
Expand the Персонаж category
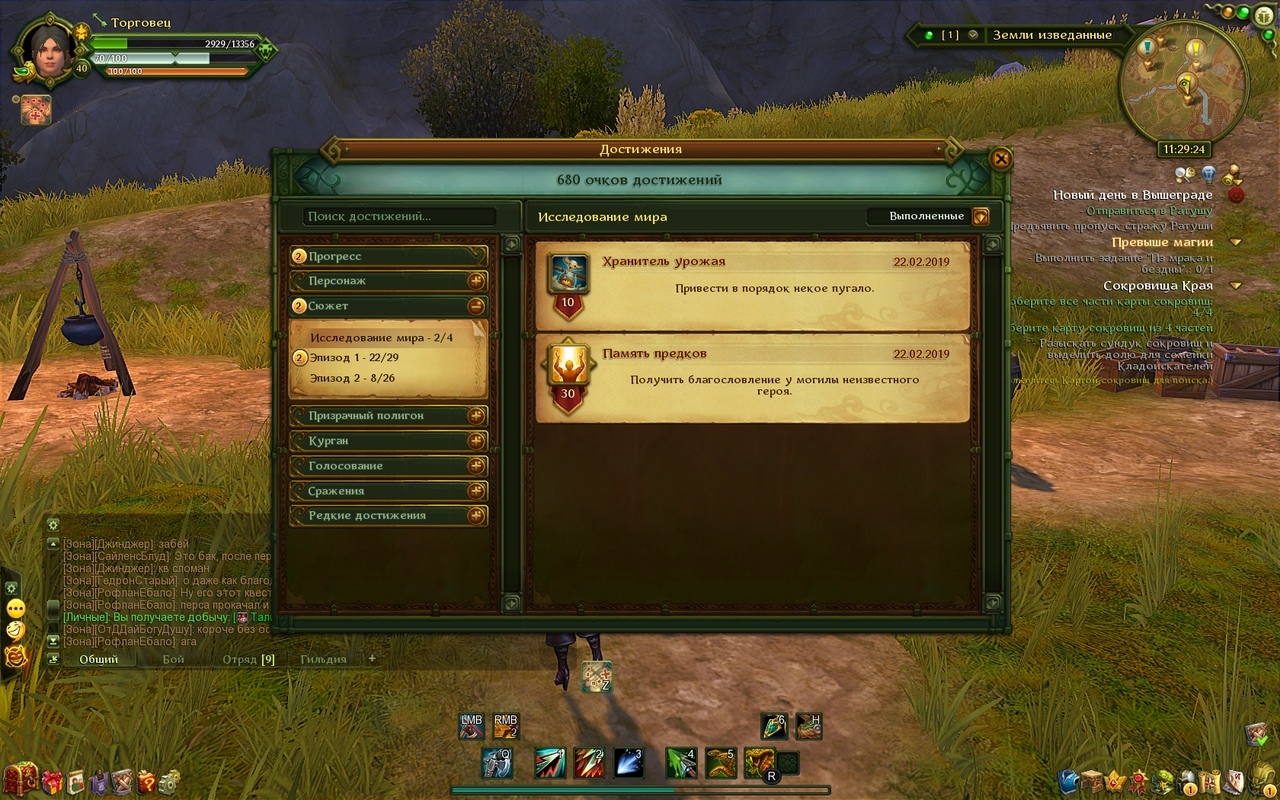tap(476, 281)
